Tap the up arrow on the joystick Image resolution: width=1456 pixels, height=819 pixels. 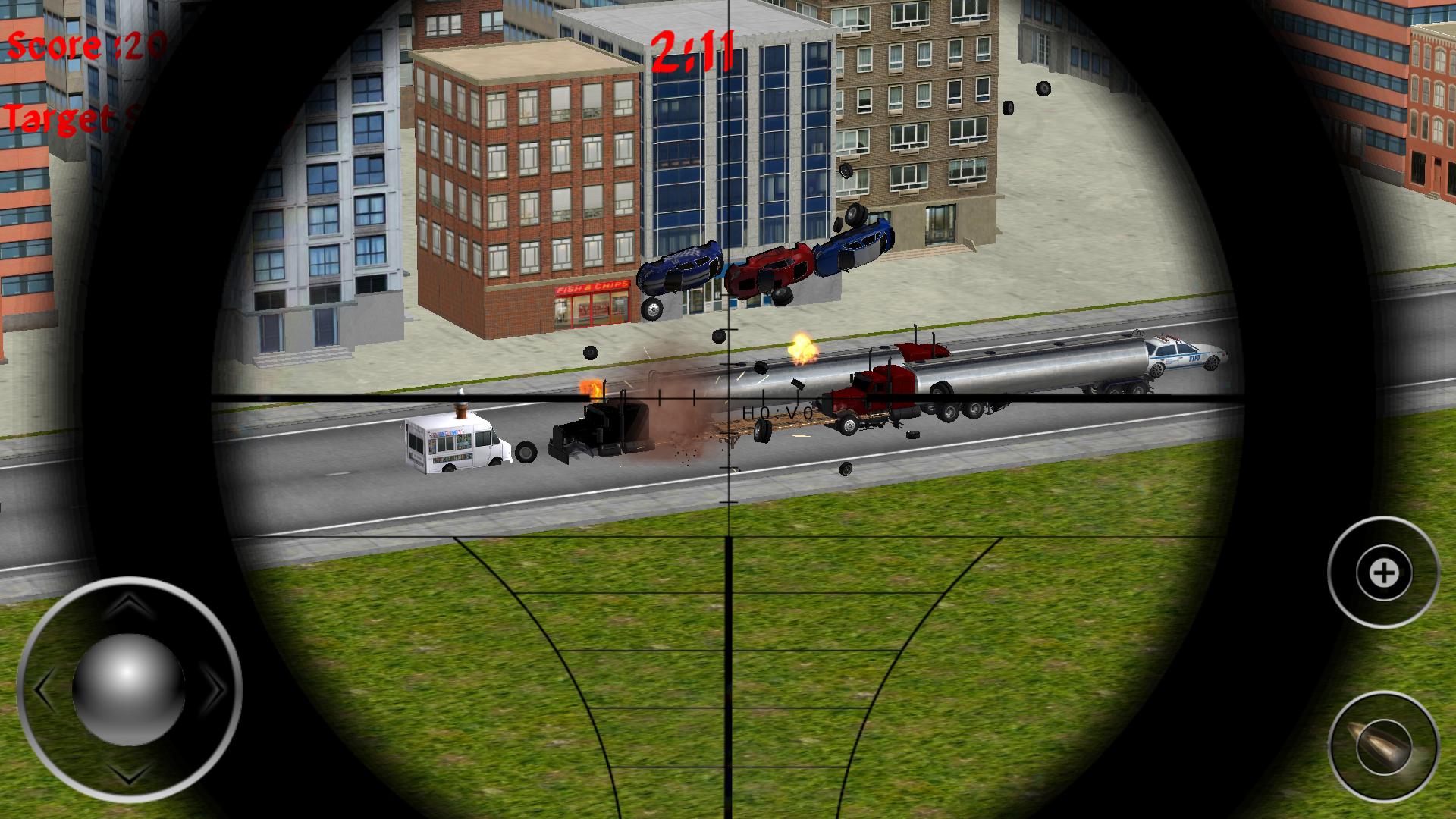[x=129, y=603]
